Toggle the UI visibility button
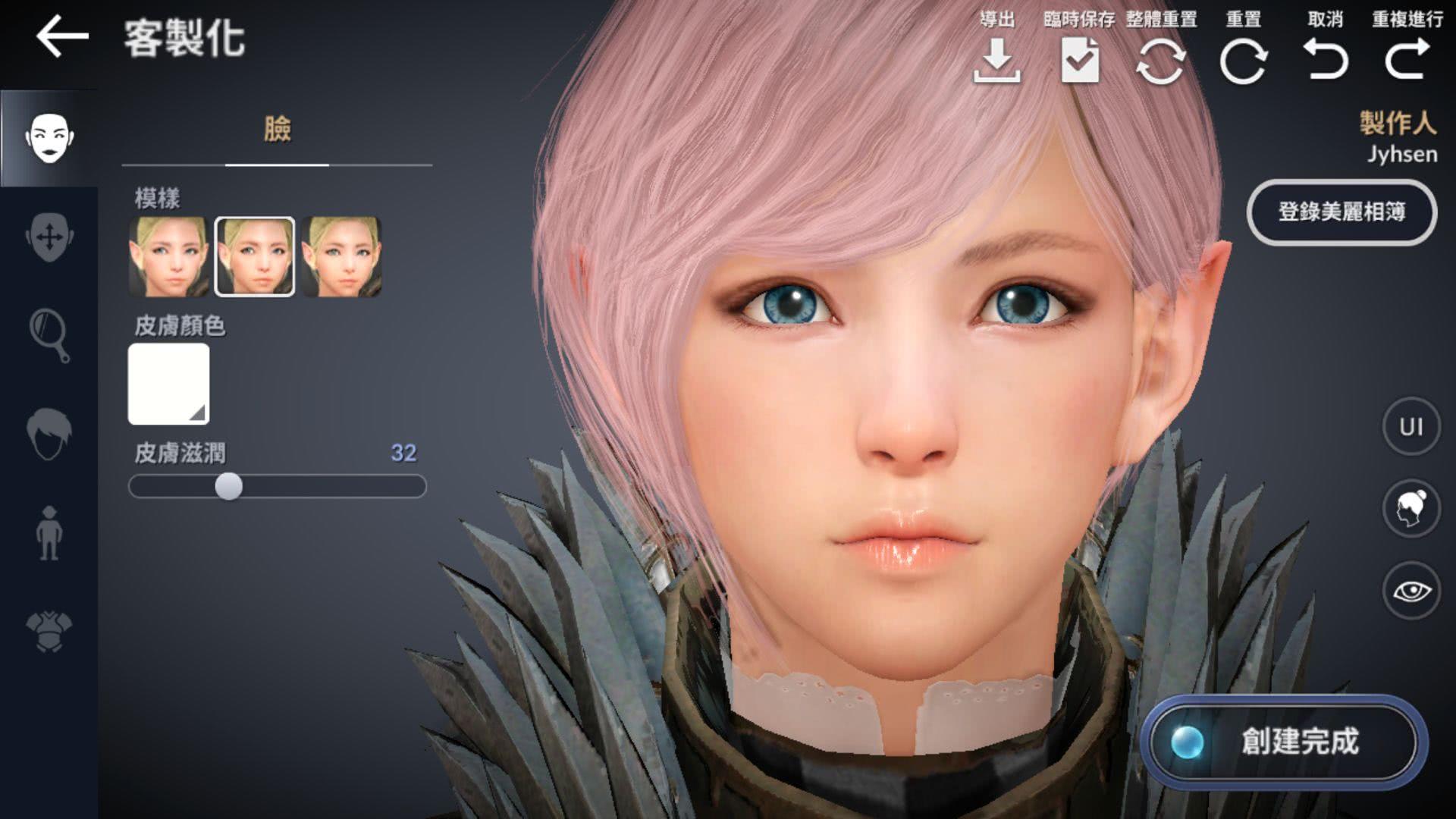The height and width of the screenshot is (819, 1456). [x=1410, y=427]
